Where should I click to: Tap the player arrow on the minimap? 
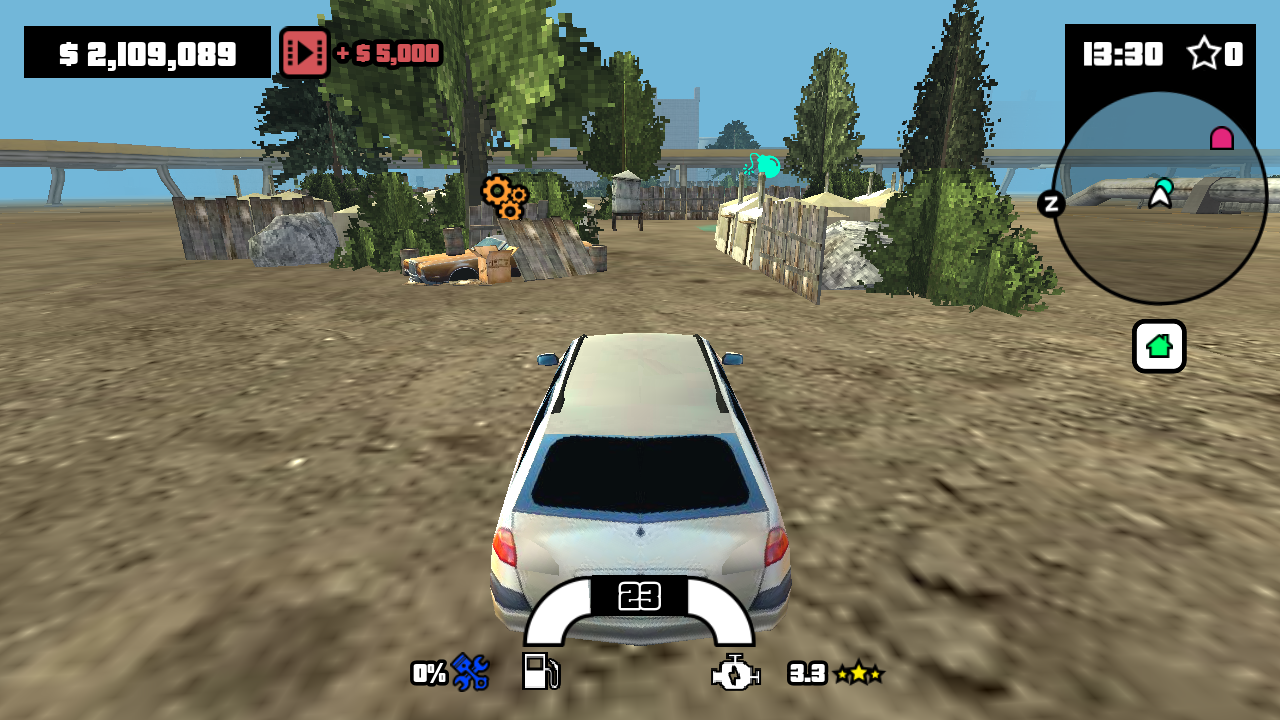tap(1158, 199)
